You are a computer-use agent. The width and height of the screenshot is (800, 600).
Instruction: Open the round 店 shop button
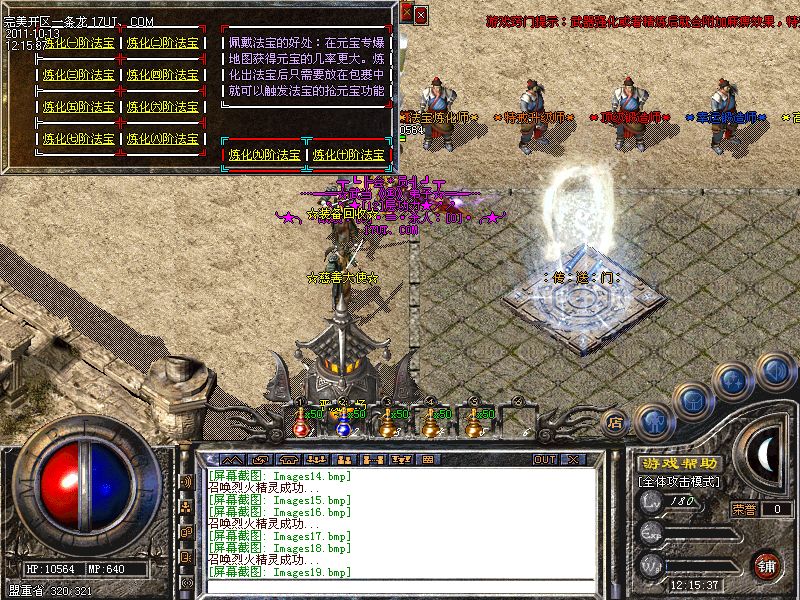616,422
